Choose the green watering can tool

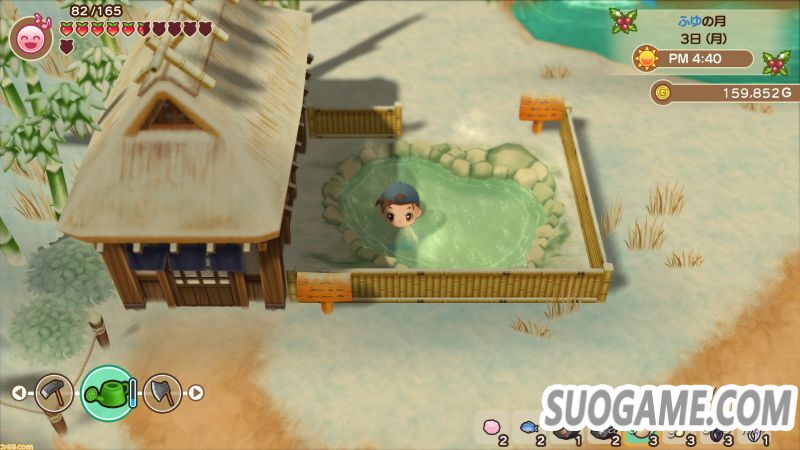pos(108,392)
